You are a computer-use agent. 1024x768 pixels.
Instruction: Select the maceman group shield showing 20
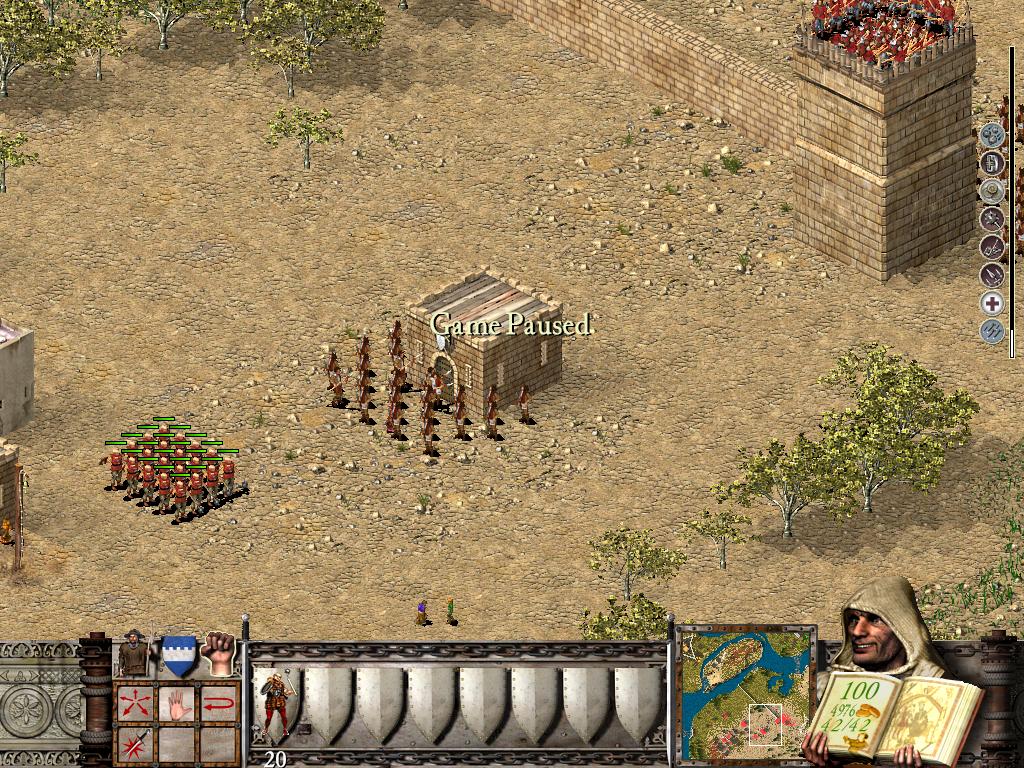[x=277, y=707]
